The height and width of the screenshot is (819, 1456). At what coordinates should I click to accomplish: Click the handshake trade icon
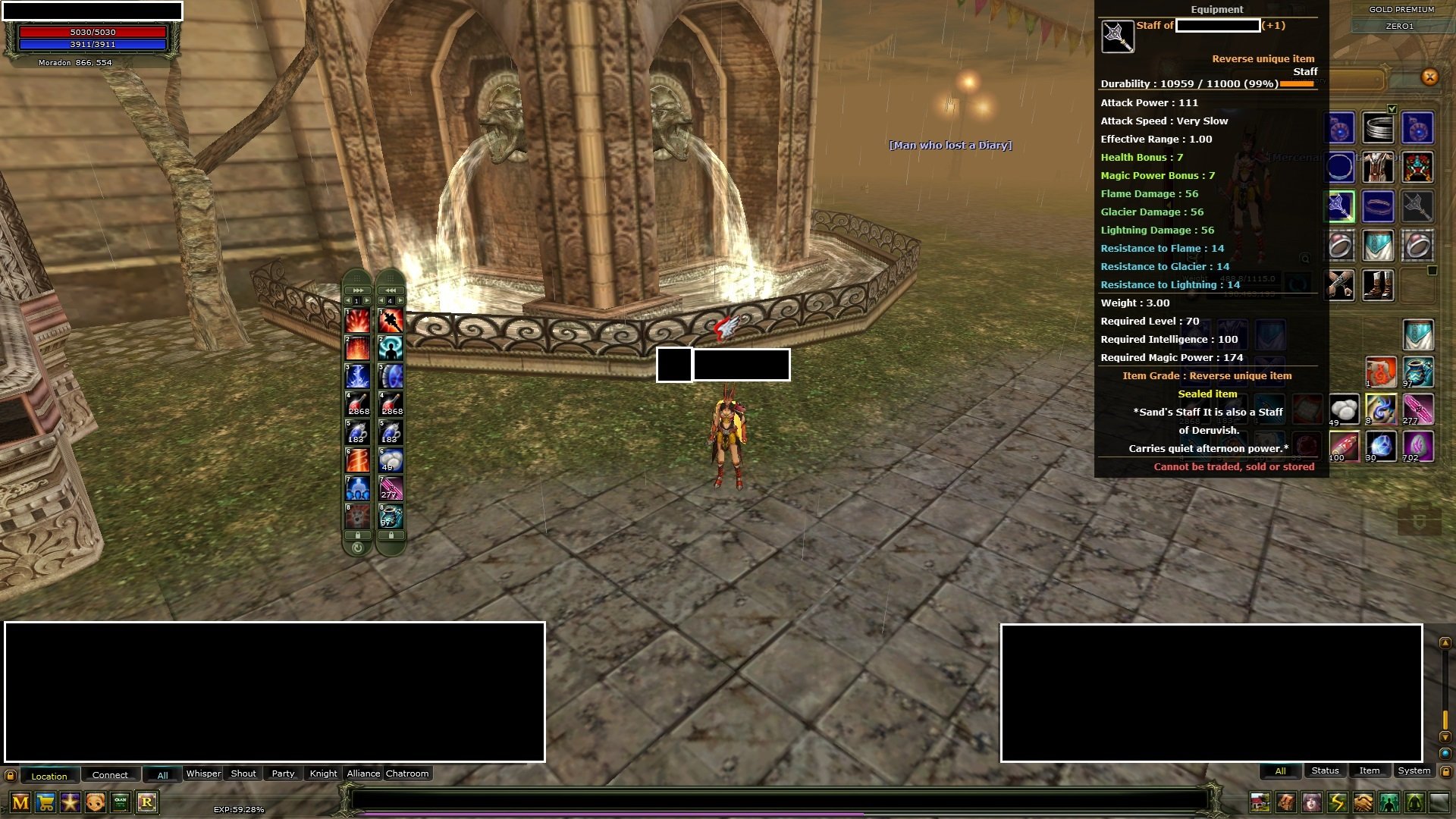coord(1363,802)
